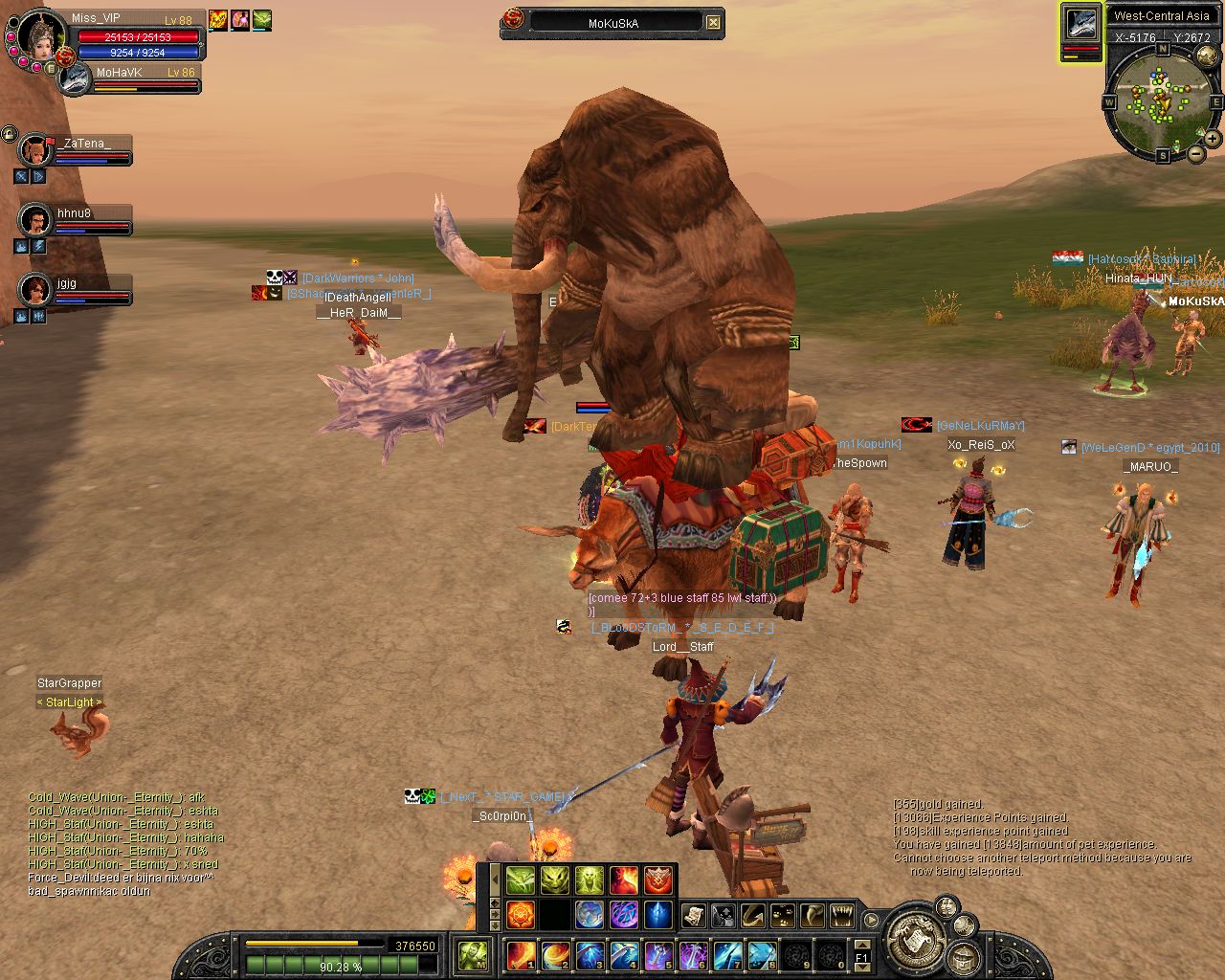Click the green character M action button
1225x980 pixels.
click(473, 955)
